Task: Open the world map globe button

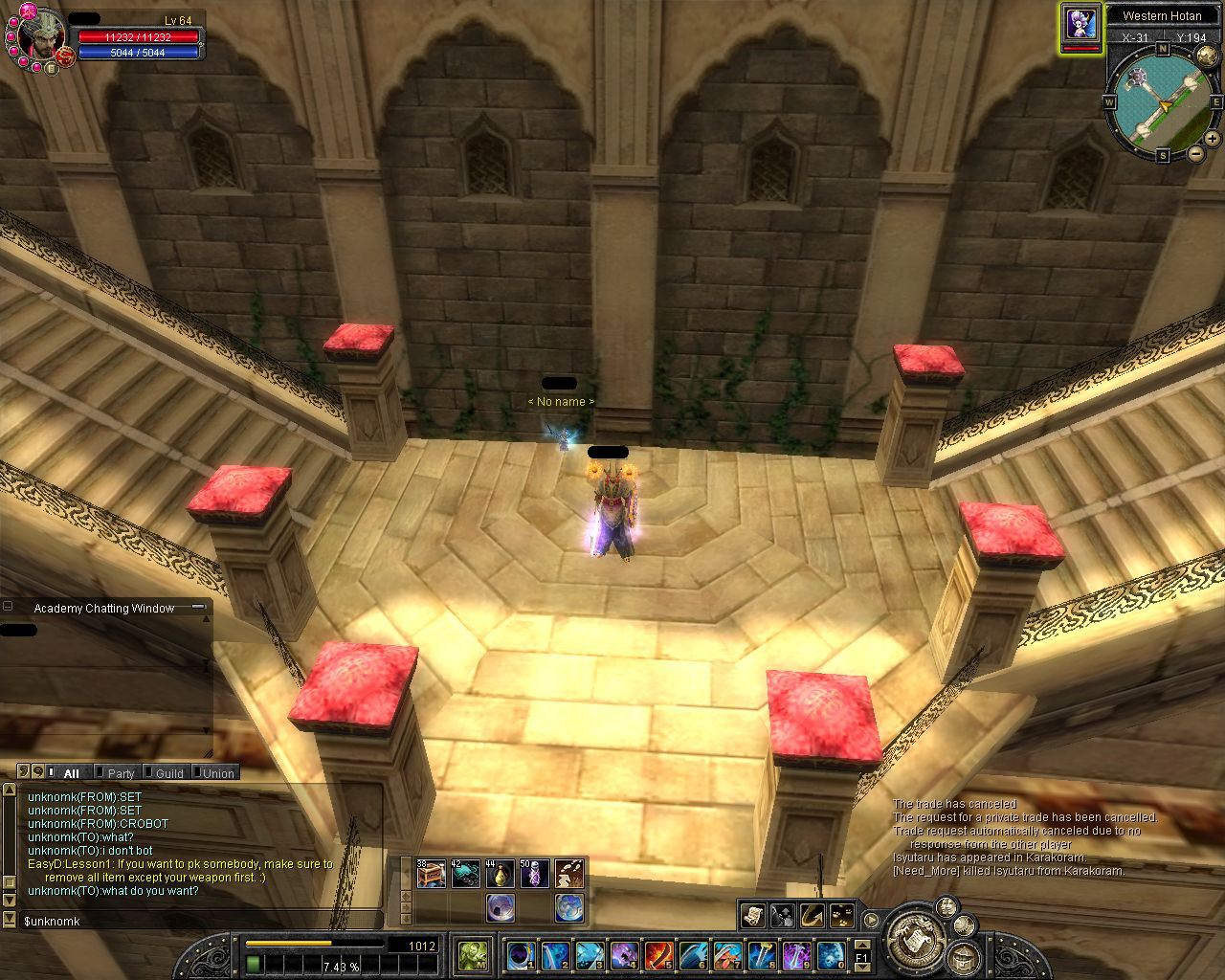Action: pos(569,906)
